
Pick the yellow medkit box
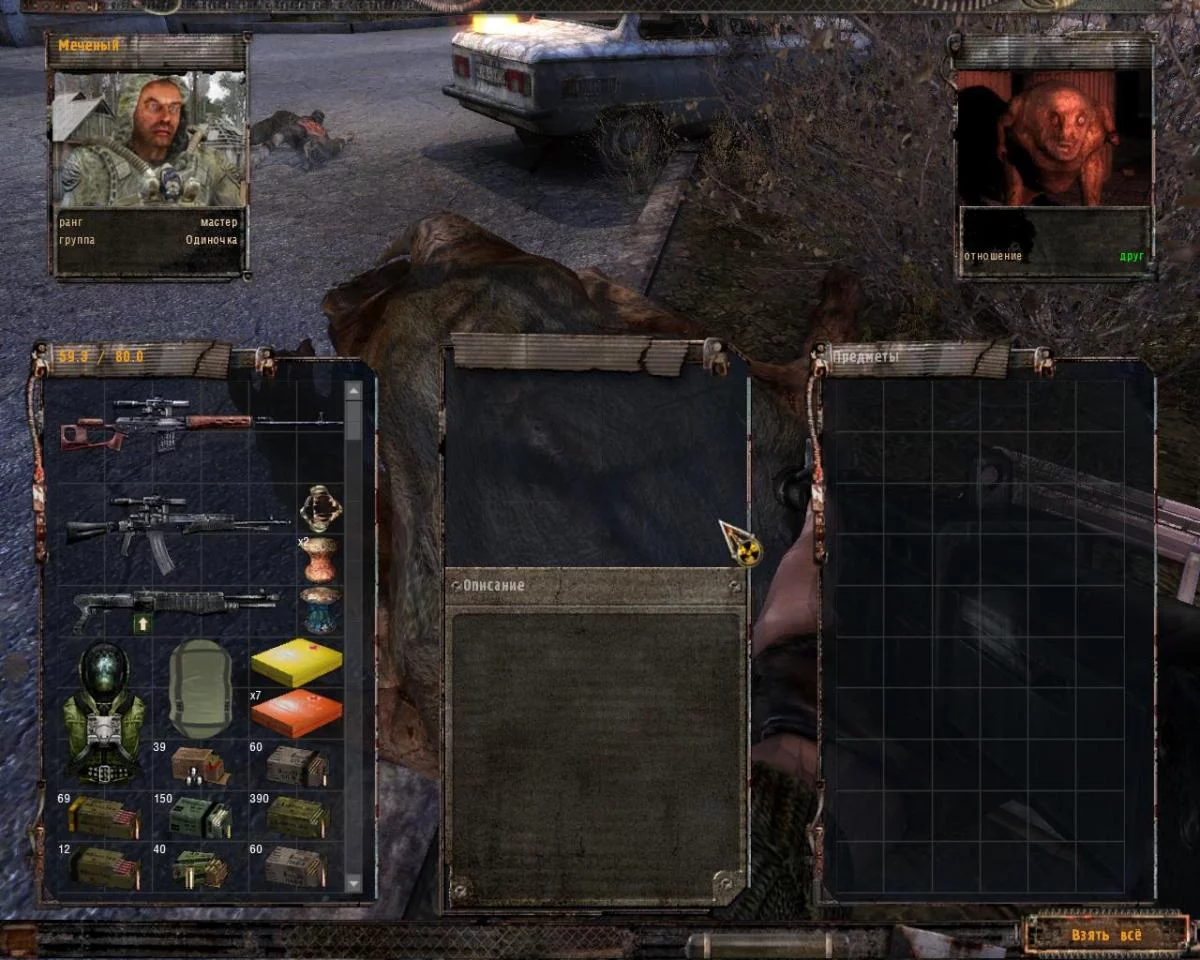point(296,662)
